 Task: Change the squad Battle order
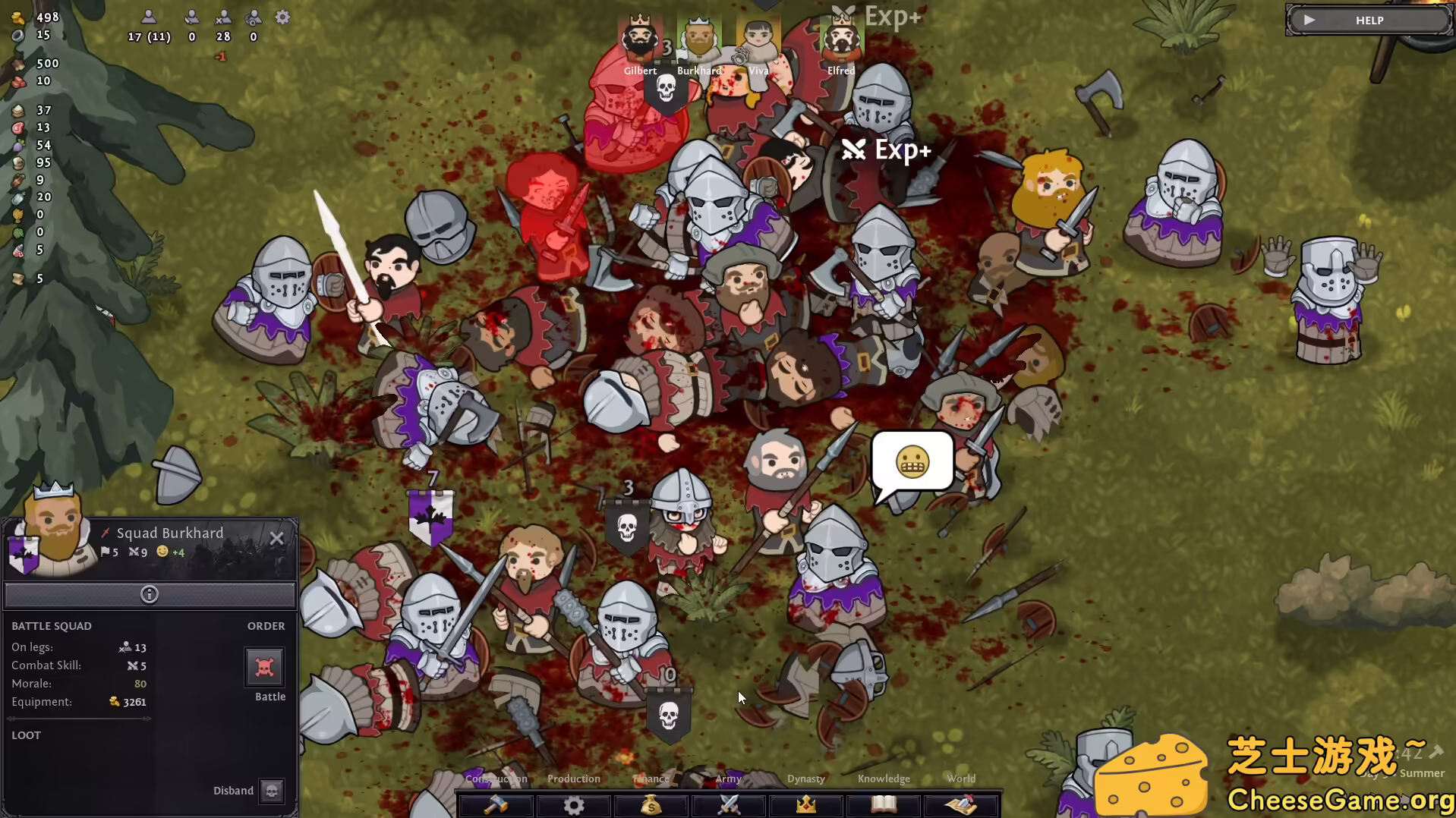point(264,668)
